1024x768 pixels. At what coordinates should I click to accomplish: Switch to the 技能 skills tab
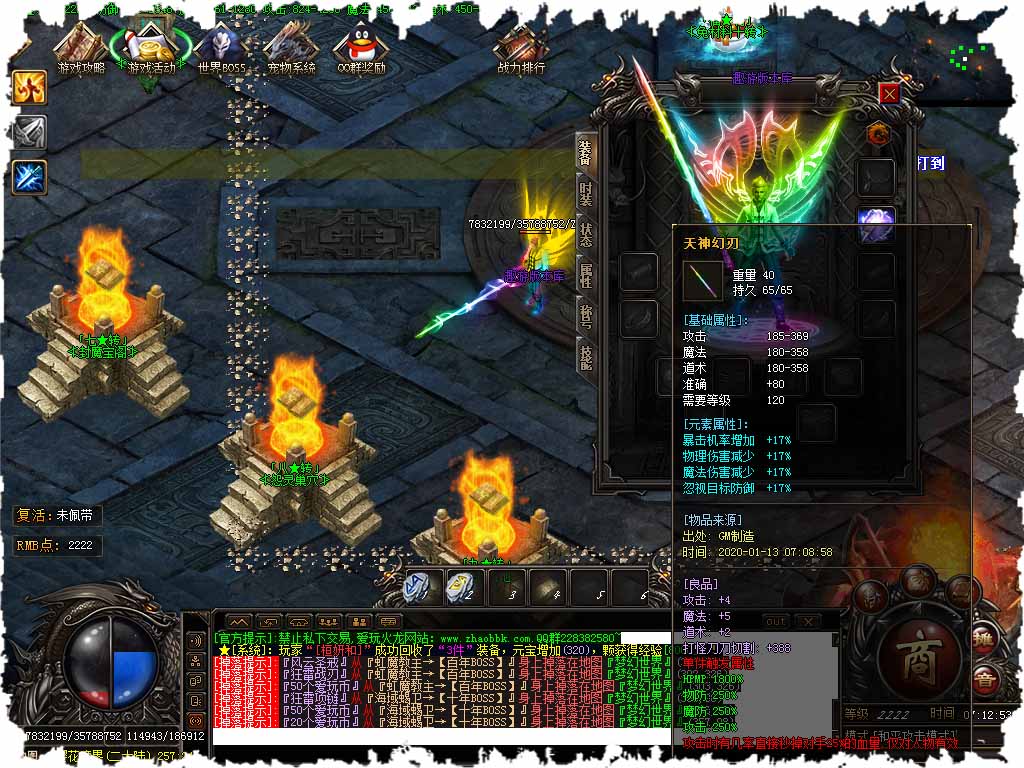(x=587, y=355)
